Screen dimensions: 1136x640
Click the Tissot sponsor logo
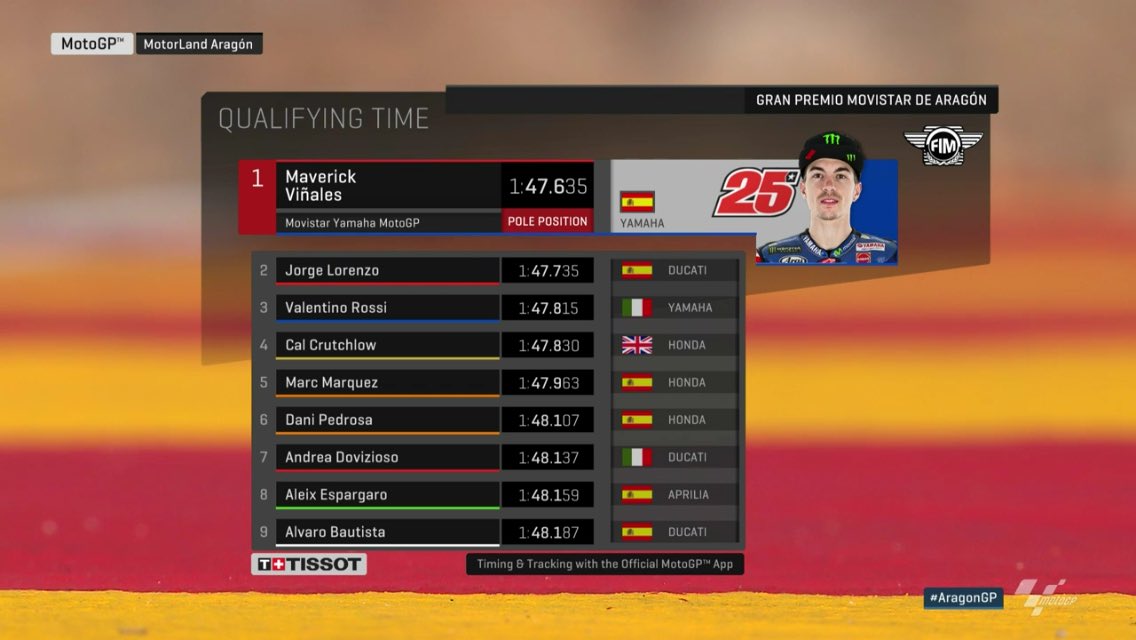tap(308, 564)
